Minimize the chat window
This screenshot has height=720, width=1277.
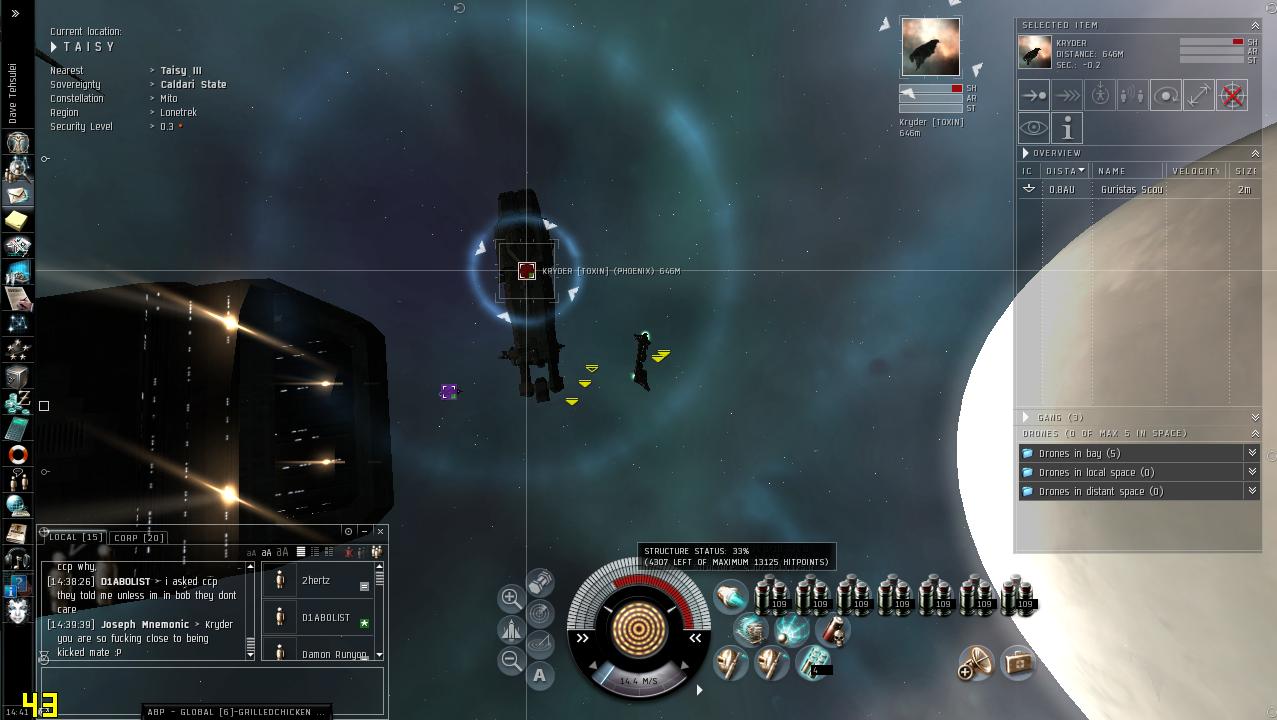(x=364, y=532)
